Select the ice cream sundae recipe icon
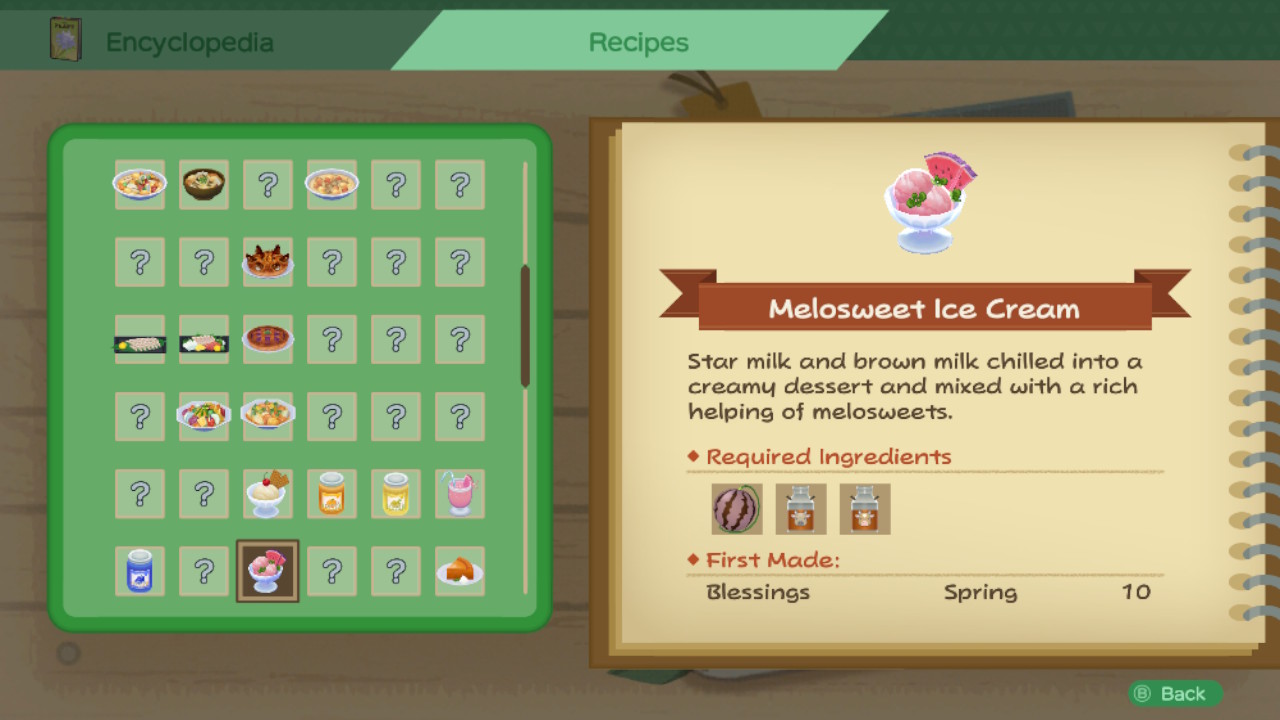Image resolution: width=1280 pixels, height=720 pixels. [268, 493]
